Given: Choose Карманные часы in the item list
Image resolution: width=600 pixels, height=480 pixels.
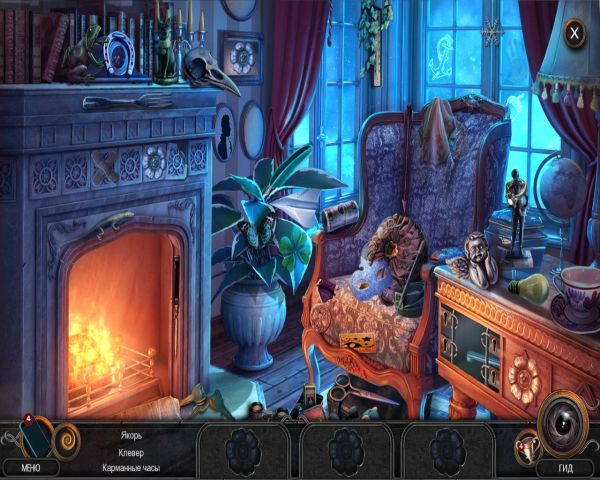Looking at the screenshot, I should coord(130,468).
